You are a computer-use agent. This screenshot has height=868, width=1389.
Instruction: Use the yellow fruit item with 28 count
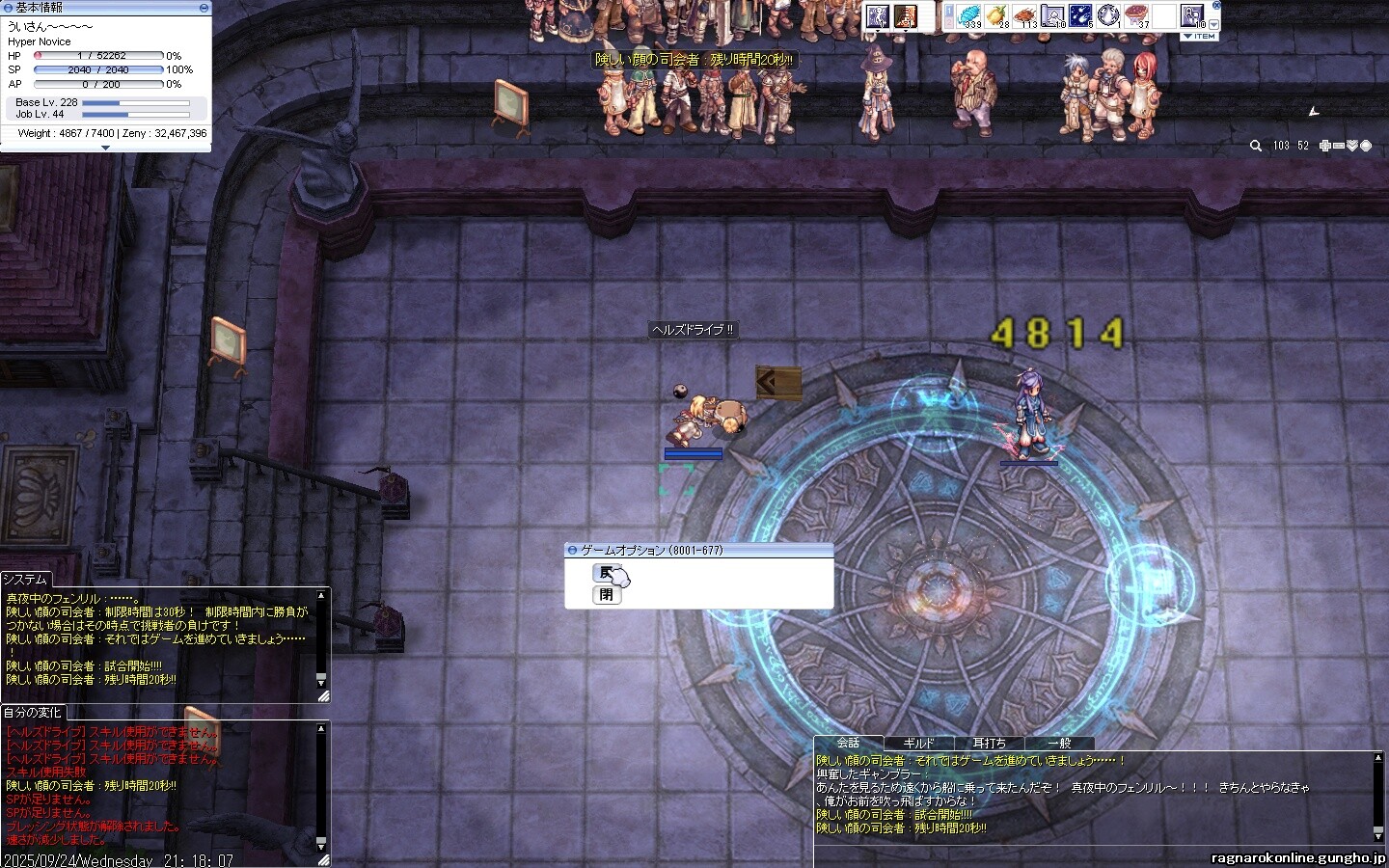click(997, 15)
